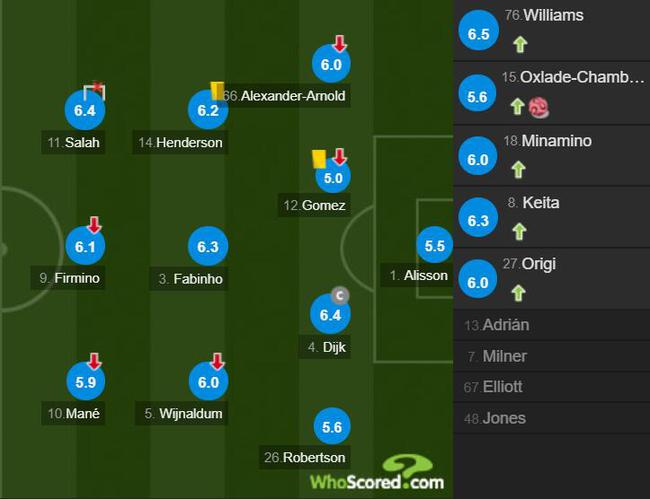Click Fabinho's 6.3 rating circle
650x499 pixels.
point(208,246)
